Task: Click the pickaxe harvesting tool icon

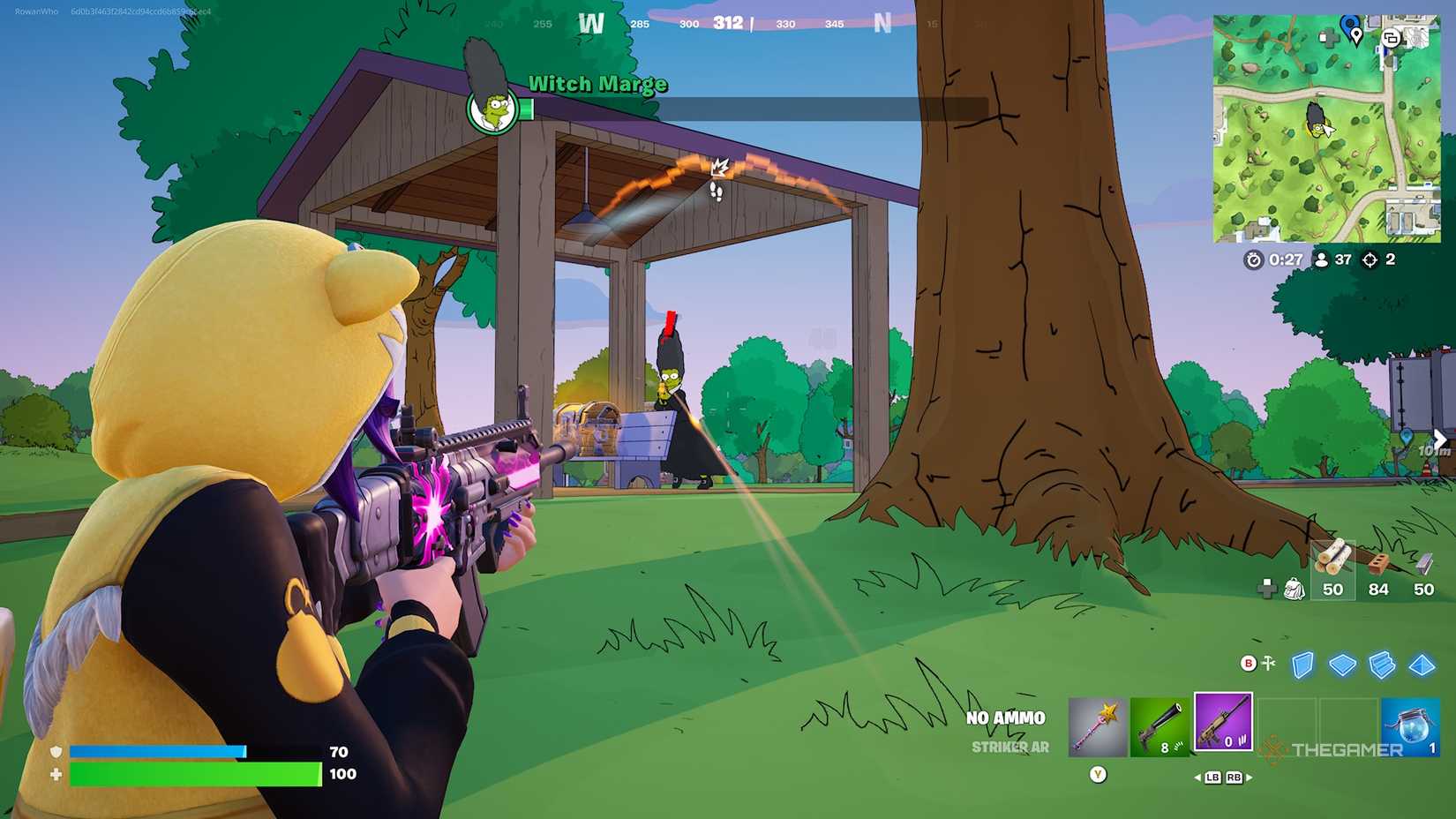Action: (x=1095, y=725)
